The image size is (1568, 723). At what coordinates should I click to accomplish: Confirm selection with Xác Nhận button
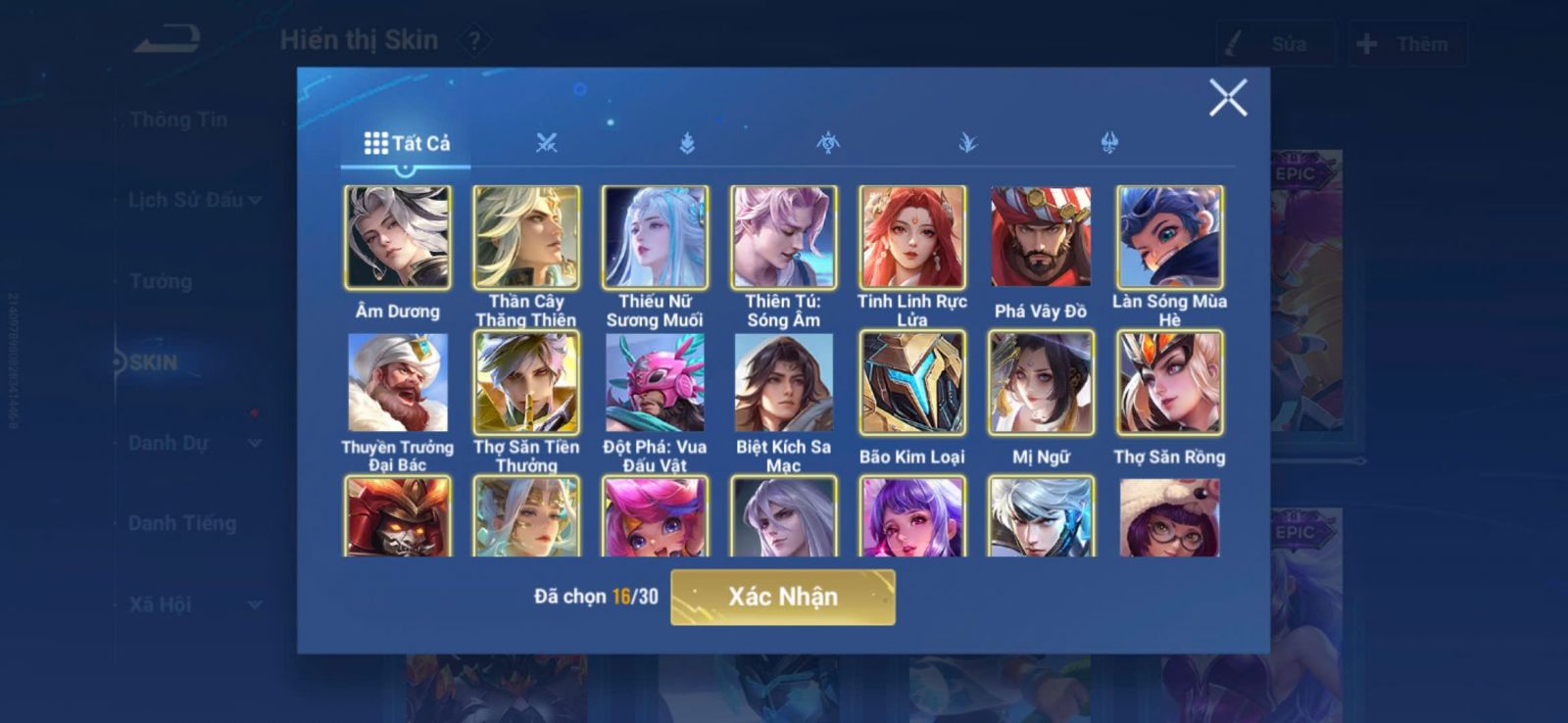pos(782,597)
